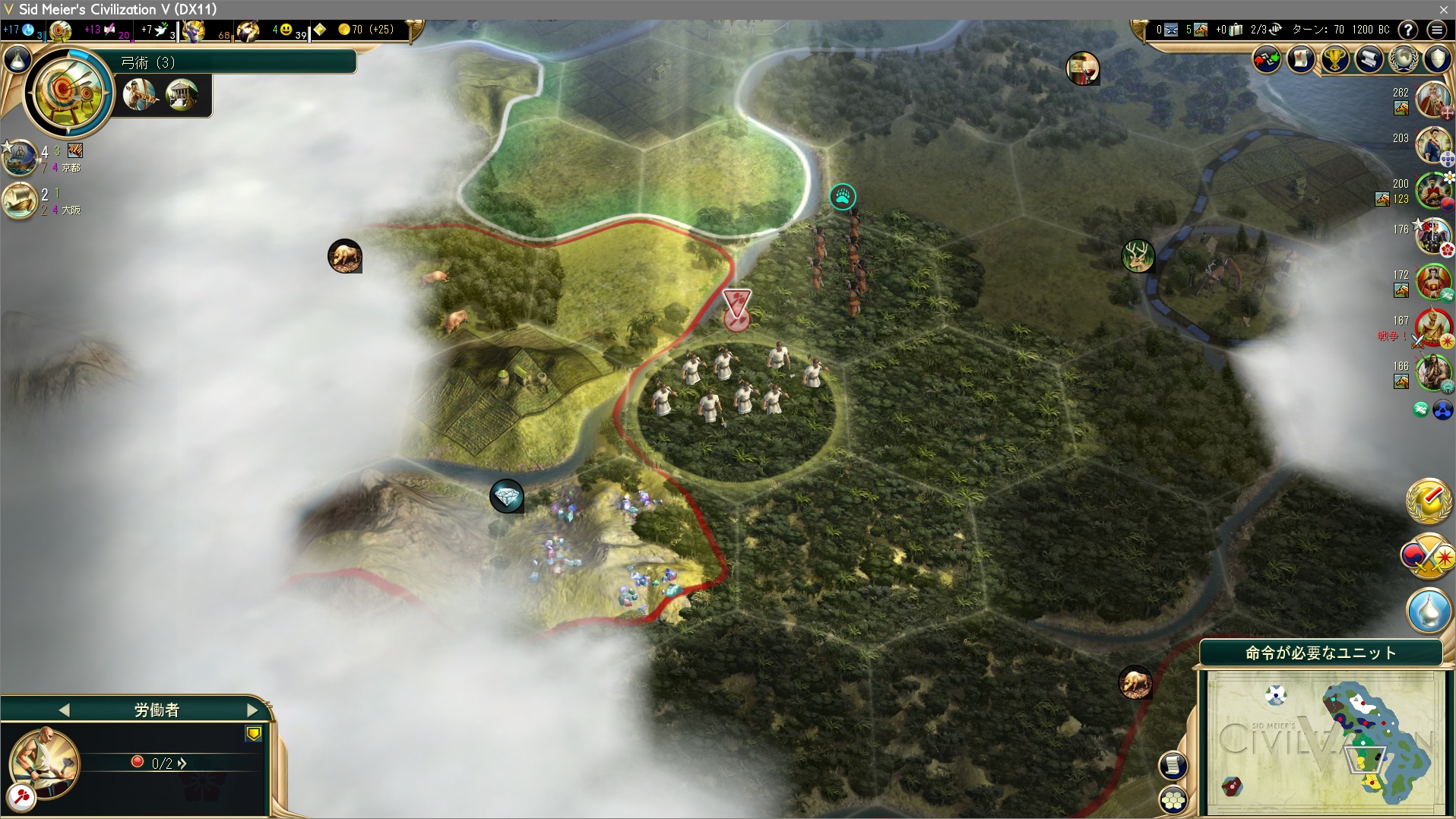
Task: Open the Civilopedia help question mark
Action: [1408, 30]
